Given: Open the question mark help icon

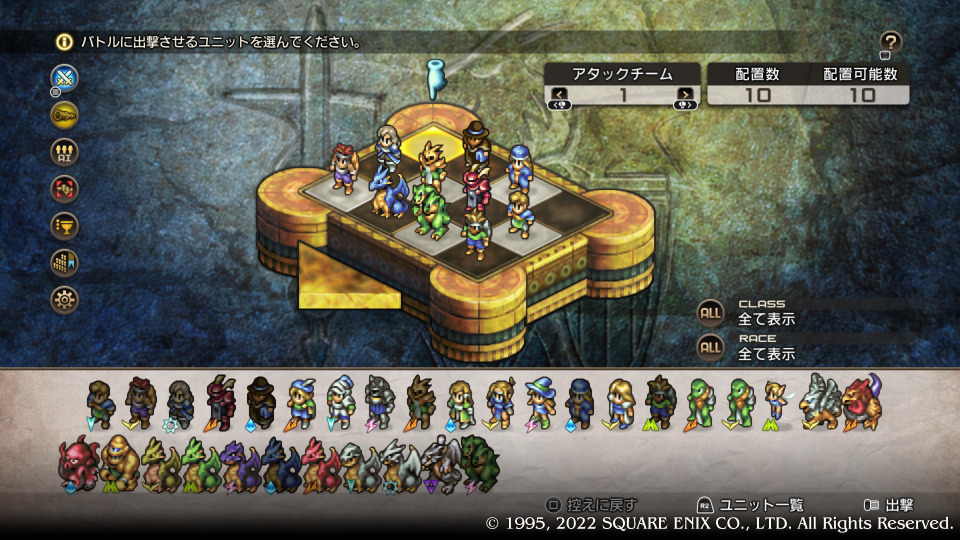Looking at the screenshot, I should 891,42.
